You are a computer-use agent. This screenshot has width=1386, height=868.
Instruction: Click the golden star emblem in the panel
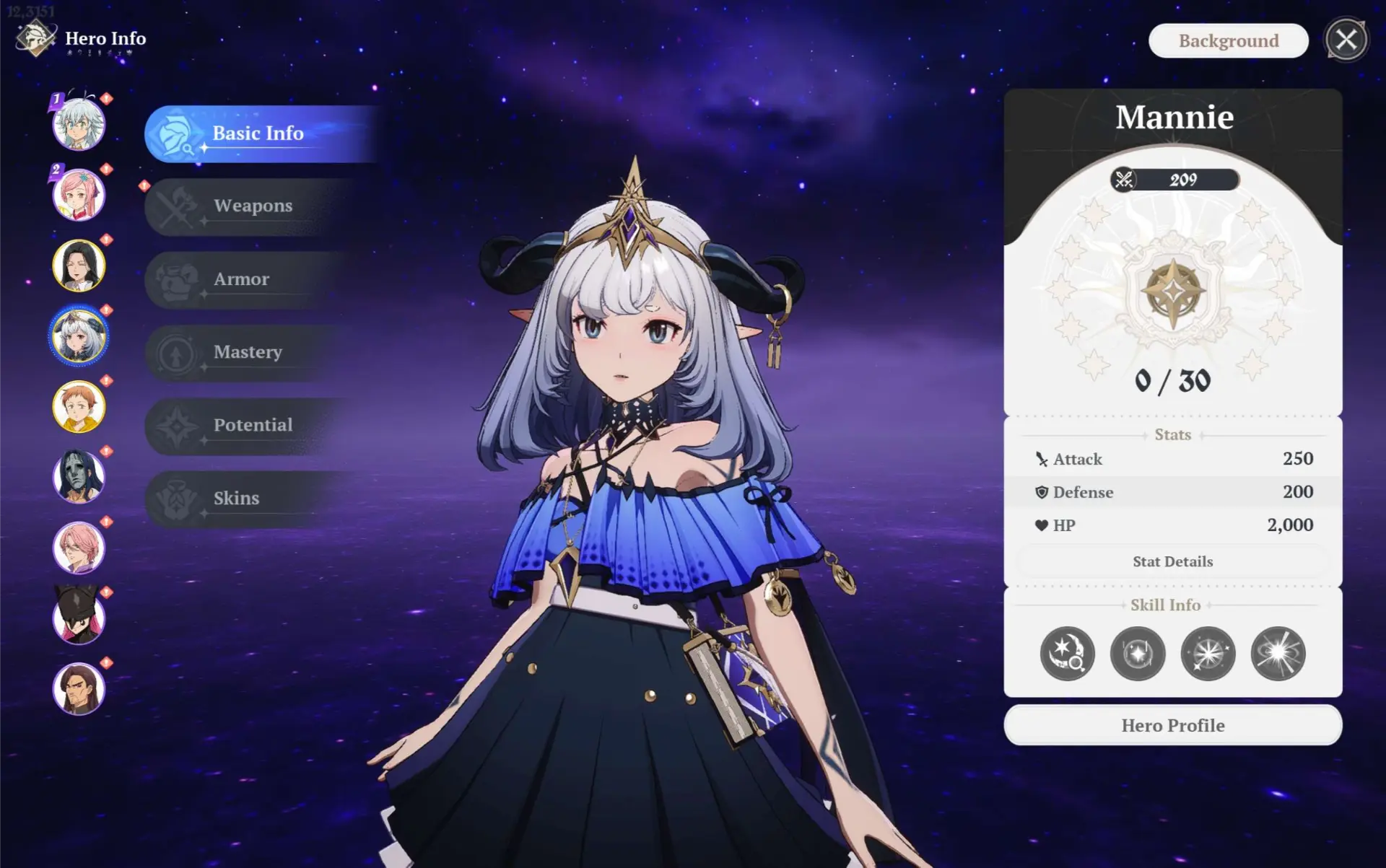1173,293
